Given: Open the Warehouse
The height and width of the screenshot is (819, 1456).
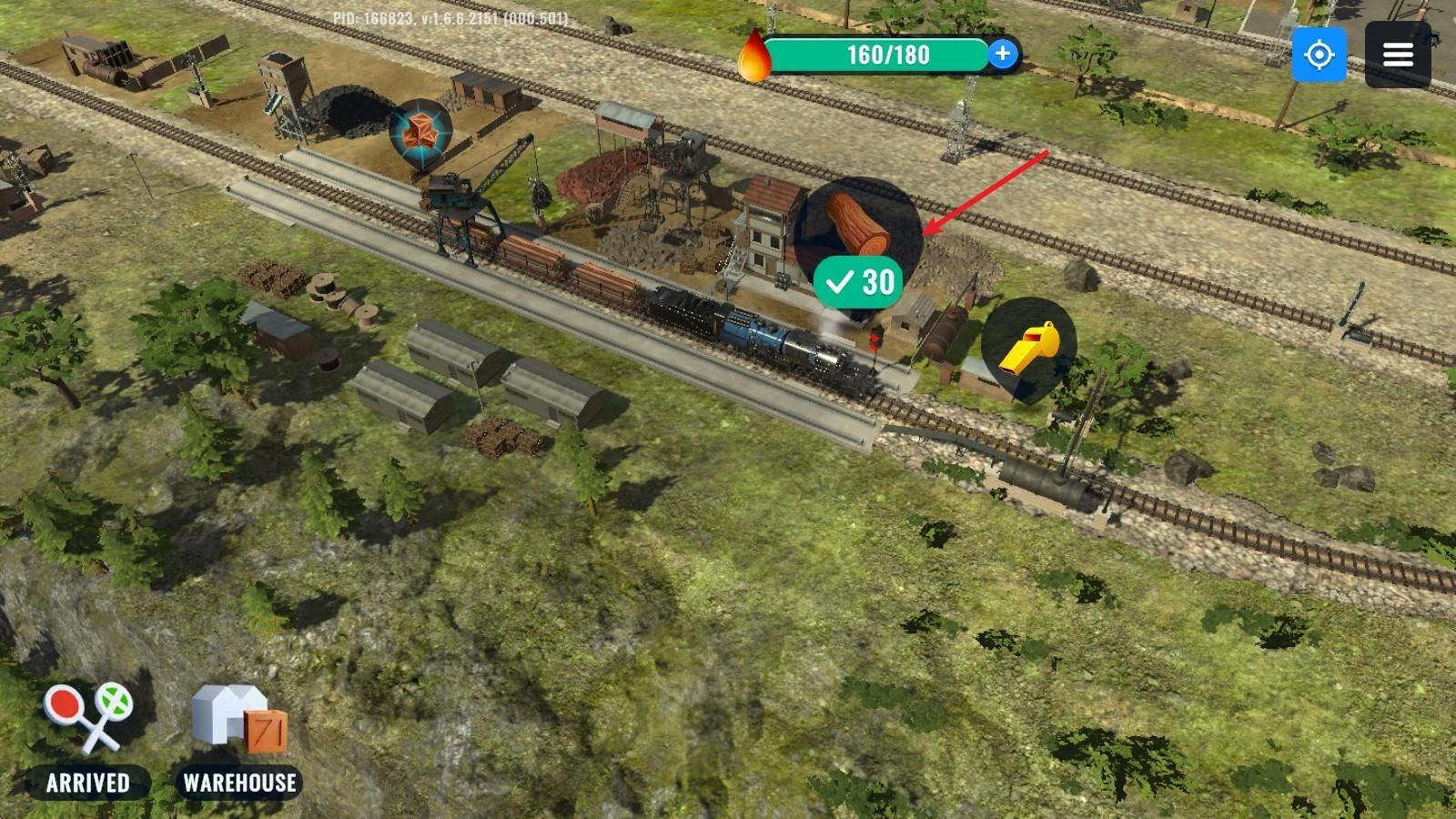Looking at the screenshot, I should tap(240, 739).
